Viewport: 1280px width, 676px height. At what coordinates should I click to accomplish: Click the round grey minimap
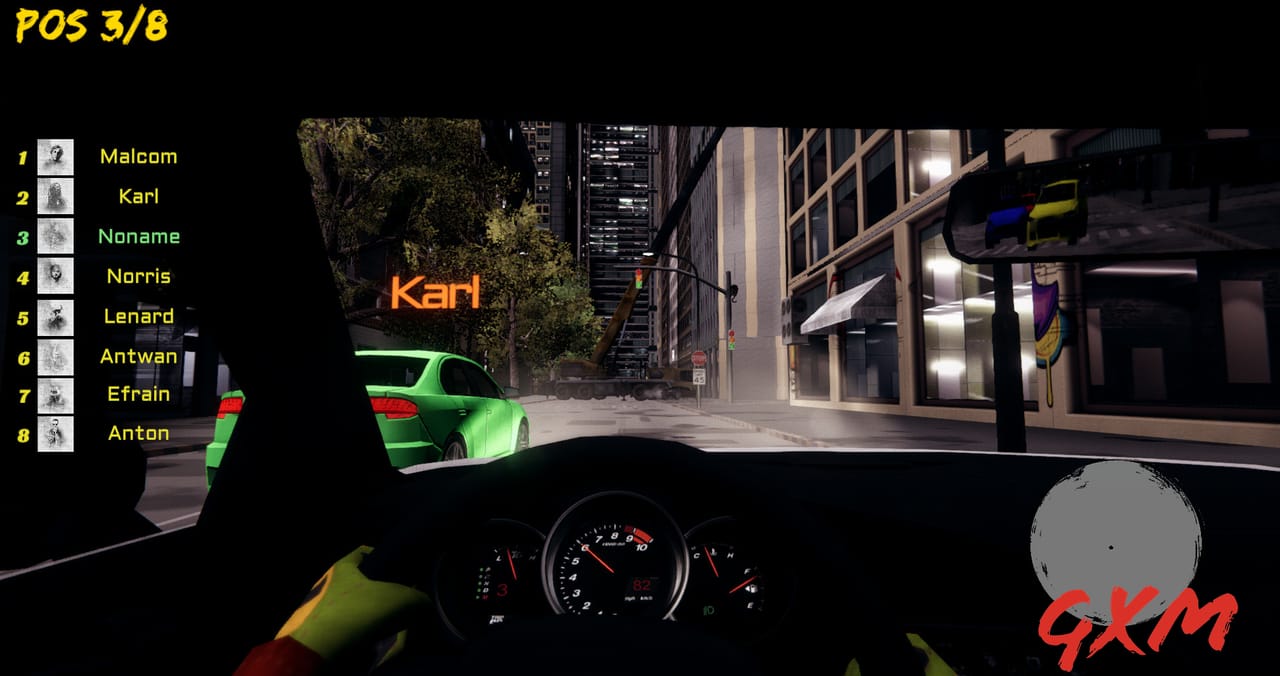1115,530
